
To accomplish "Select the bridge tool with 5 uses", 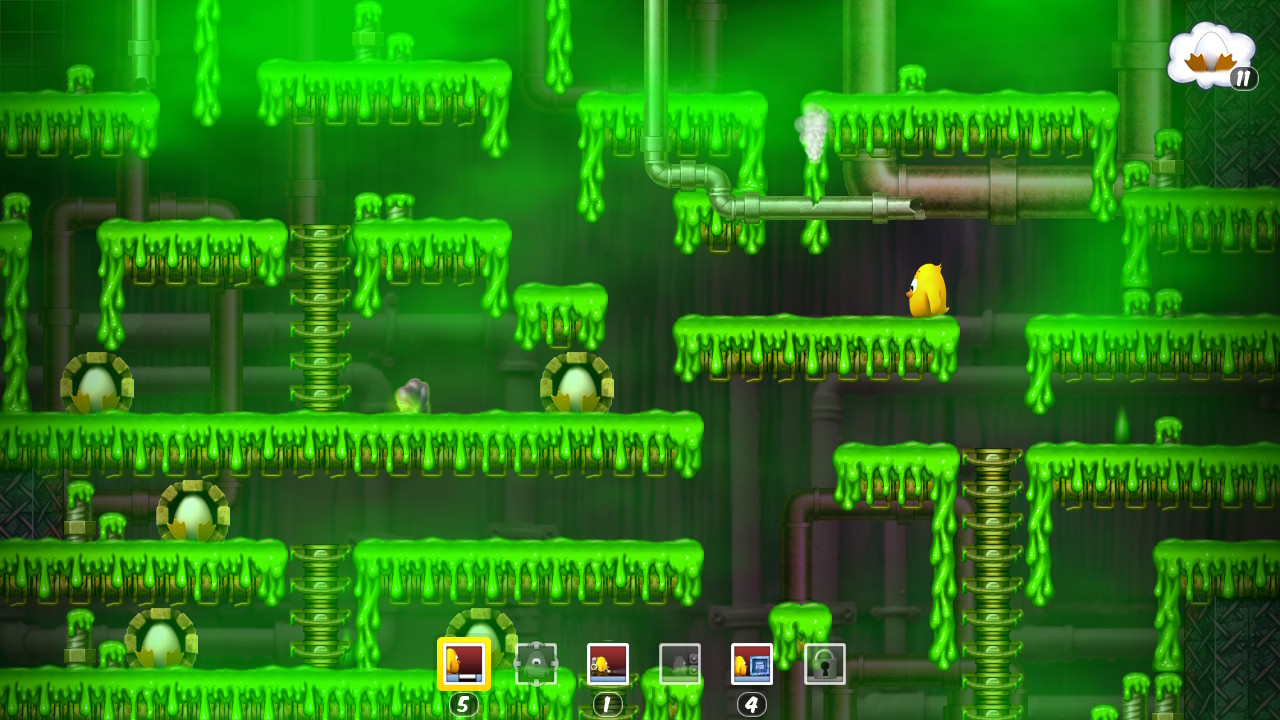I will [x=464, y=664].
